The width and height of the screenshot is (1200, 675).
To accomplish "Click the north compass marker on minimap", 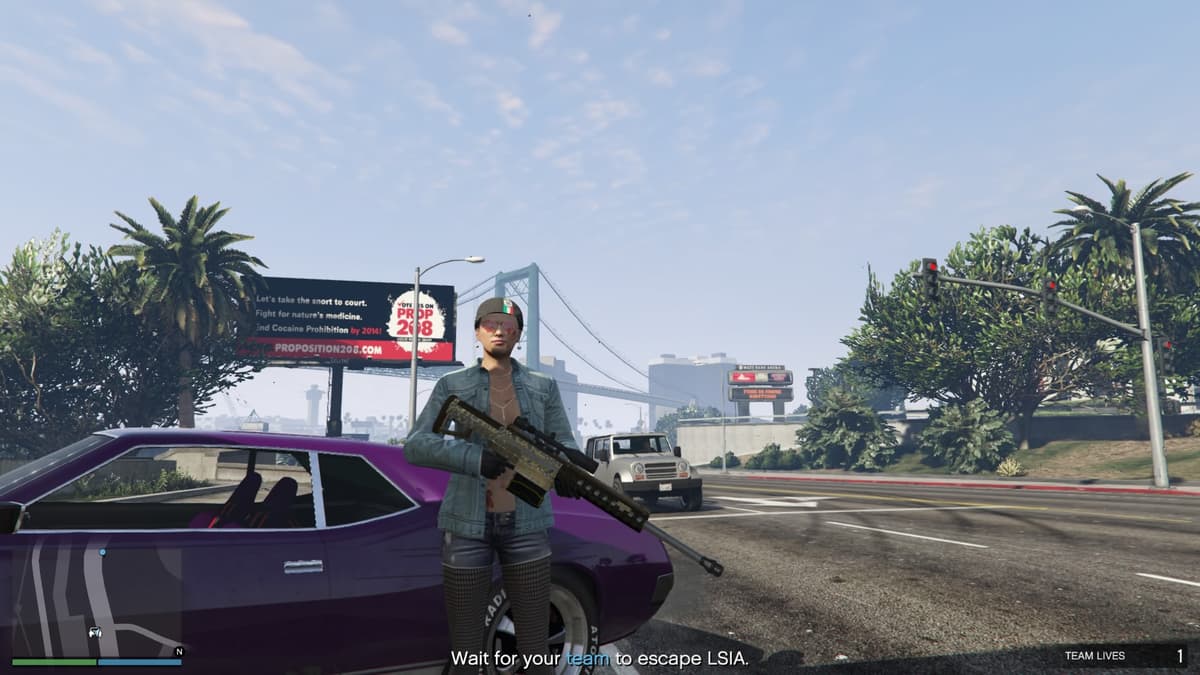I will point(178,651).
